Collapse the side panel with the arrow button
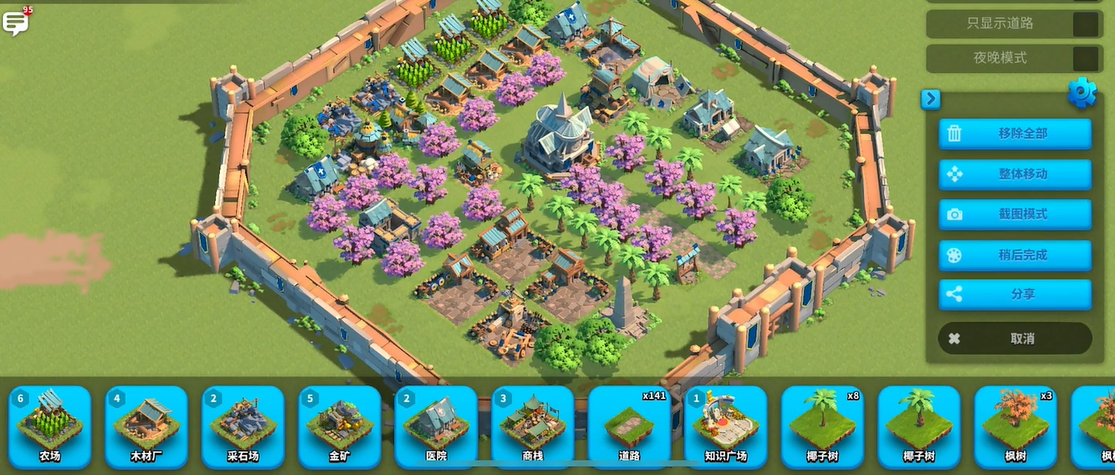Image resolution: width=1115 pixels, height=475 pixels. [x=931, y=98]
